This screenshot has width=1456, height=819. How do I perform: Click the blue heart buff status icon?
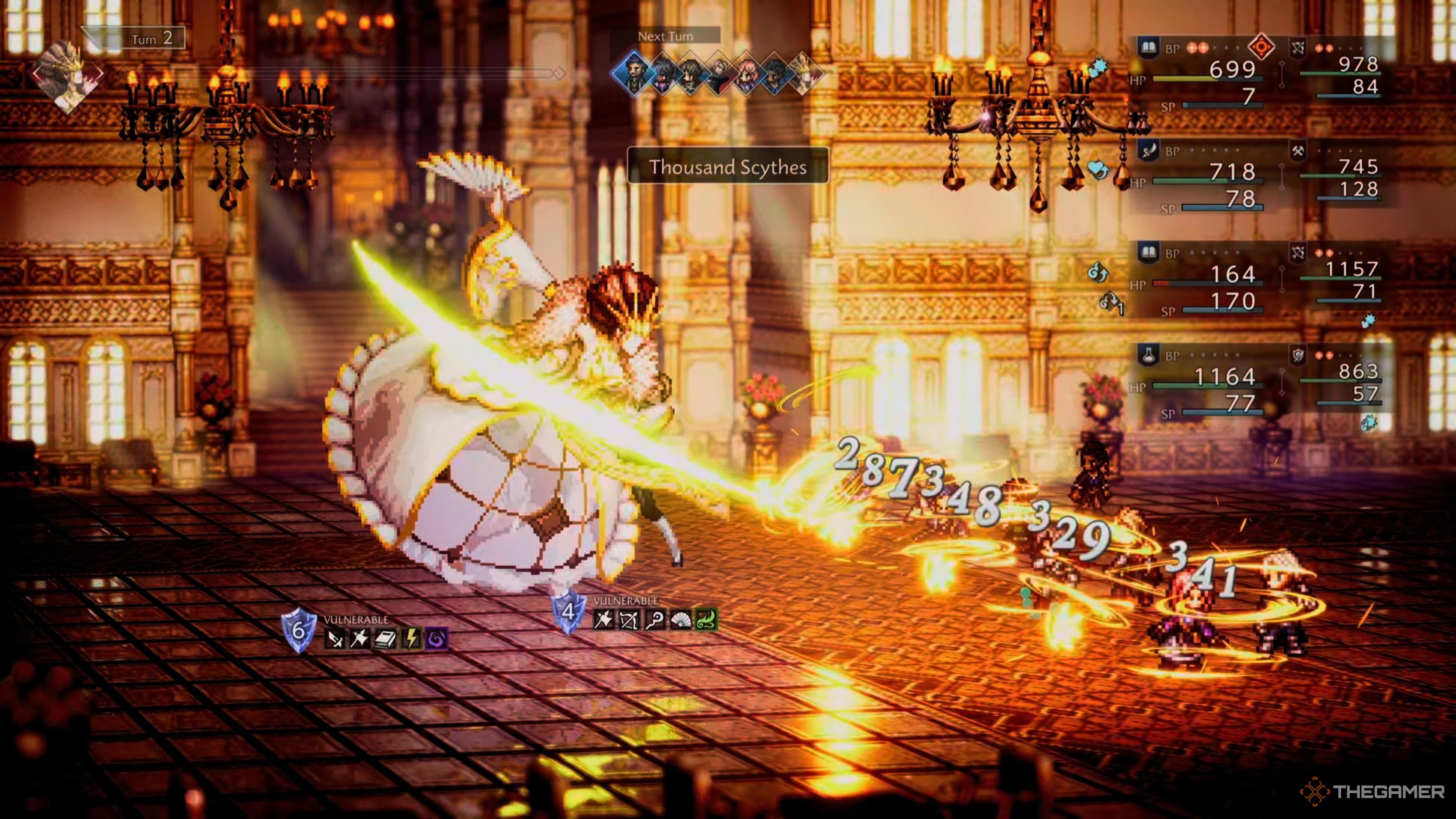(1098, 169)
